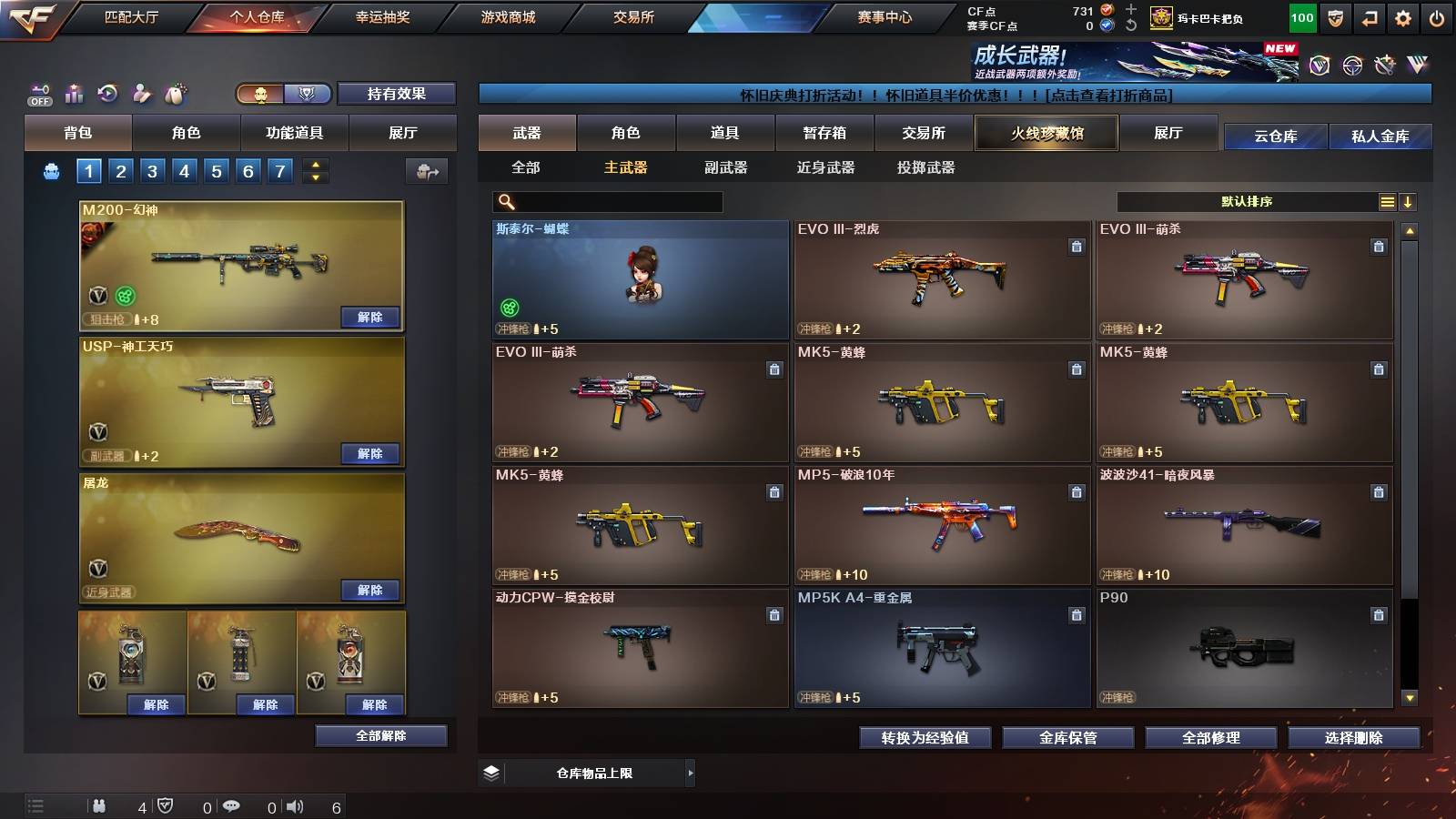Open the 默认排序 sorting dropdown
Screen dimensions: 1456x819
[1247, 201]
